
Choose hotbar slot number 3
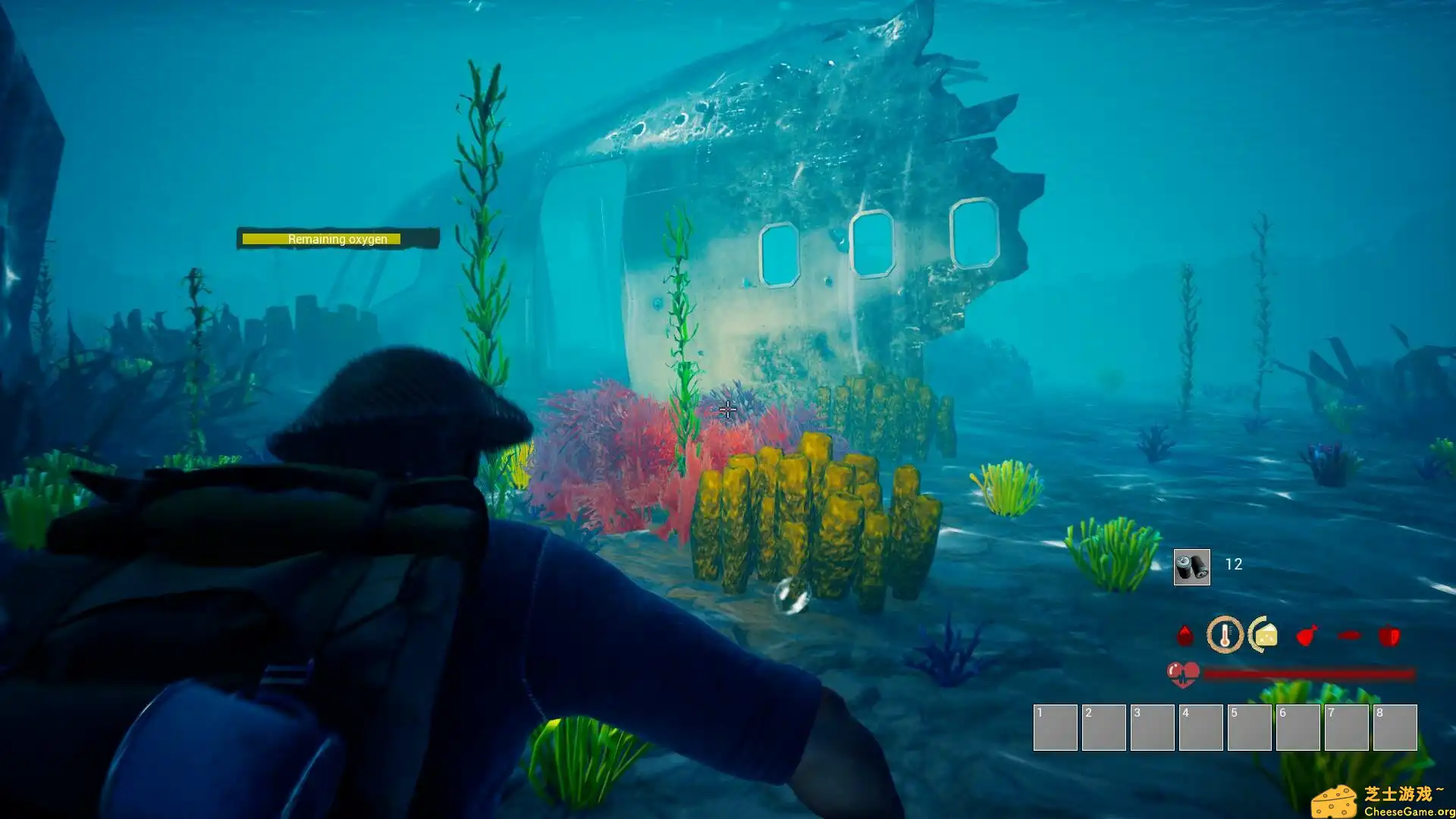[x=1152, y=727]
